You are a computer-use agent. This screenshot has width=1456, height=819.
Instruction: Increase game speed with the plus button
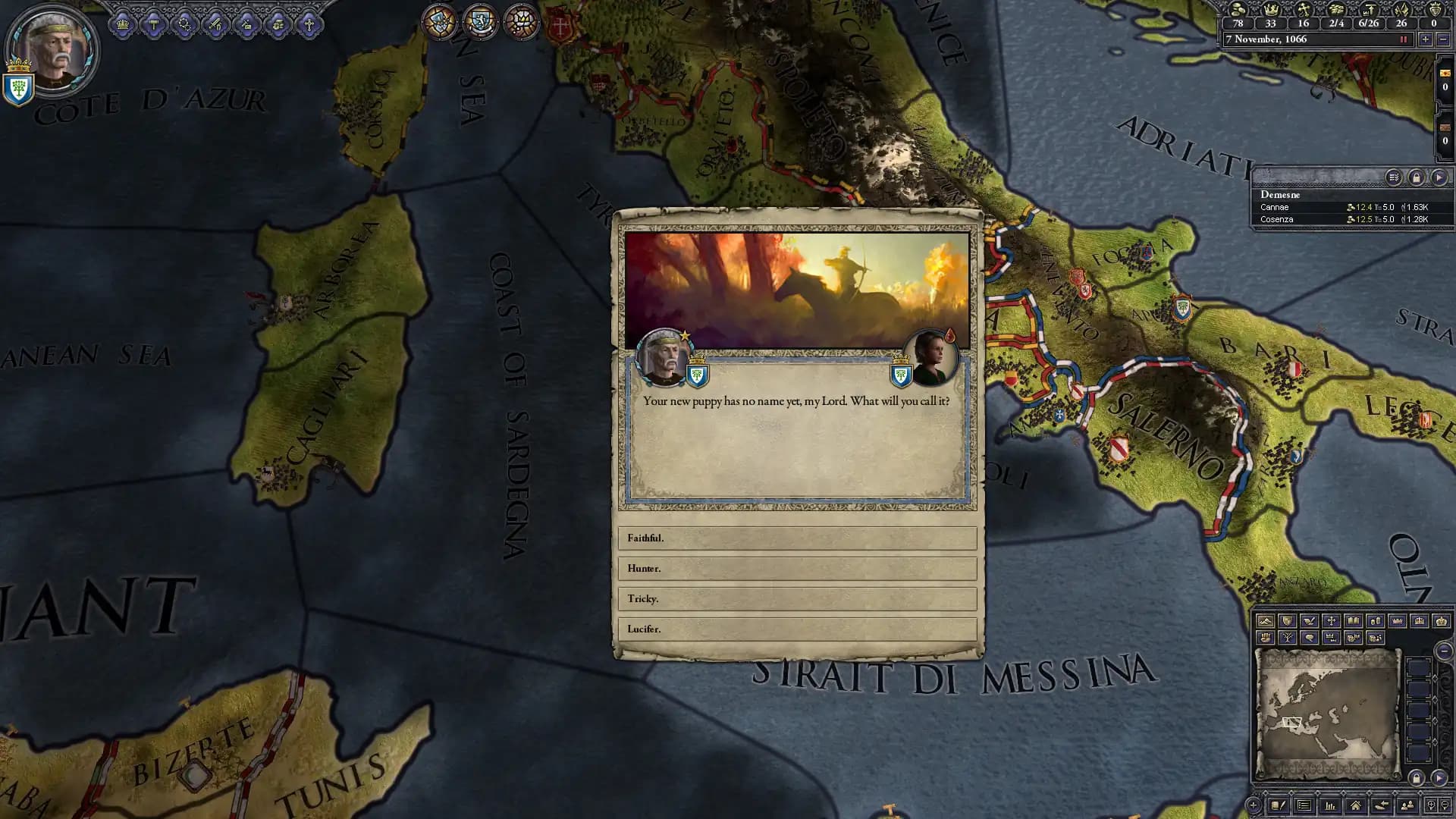coord(1426,39)
